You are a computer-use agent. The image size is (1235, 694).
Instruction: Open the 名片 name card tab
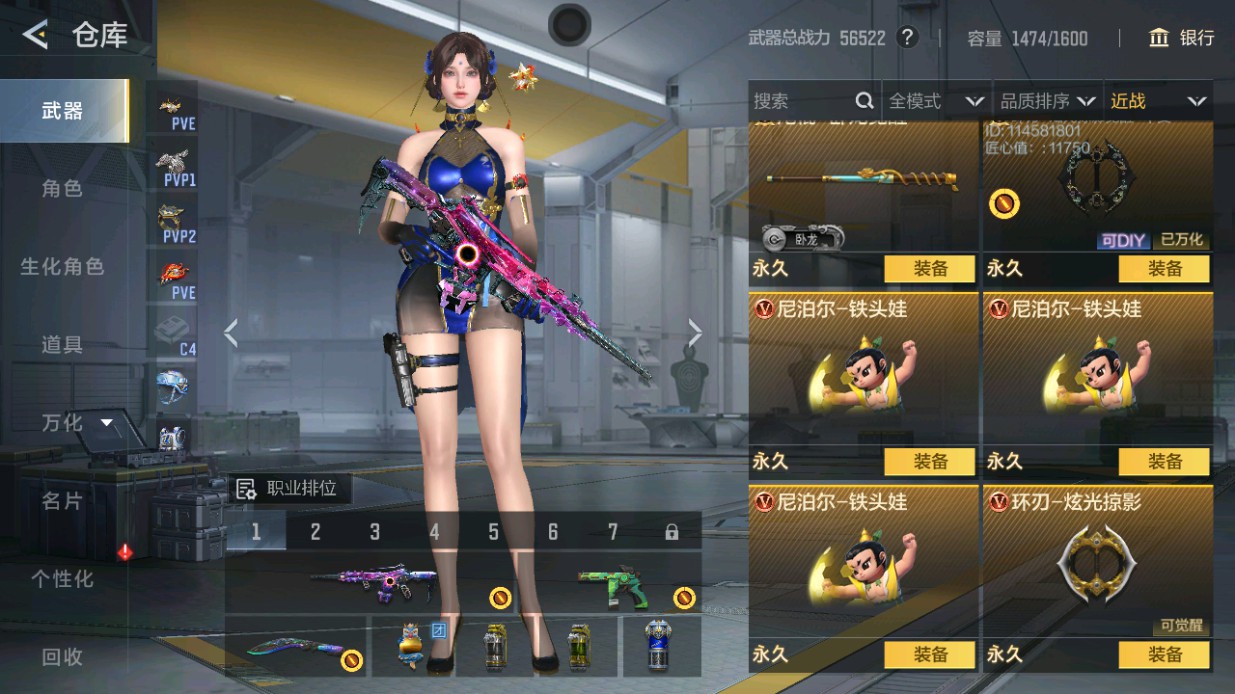[x=63, y=500]
